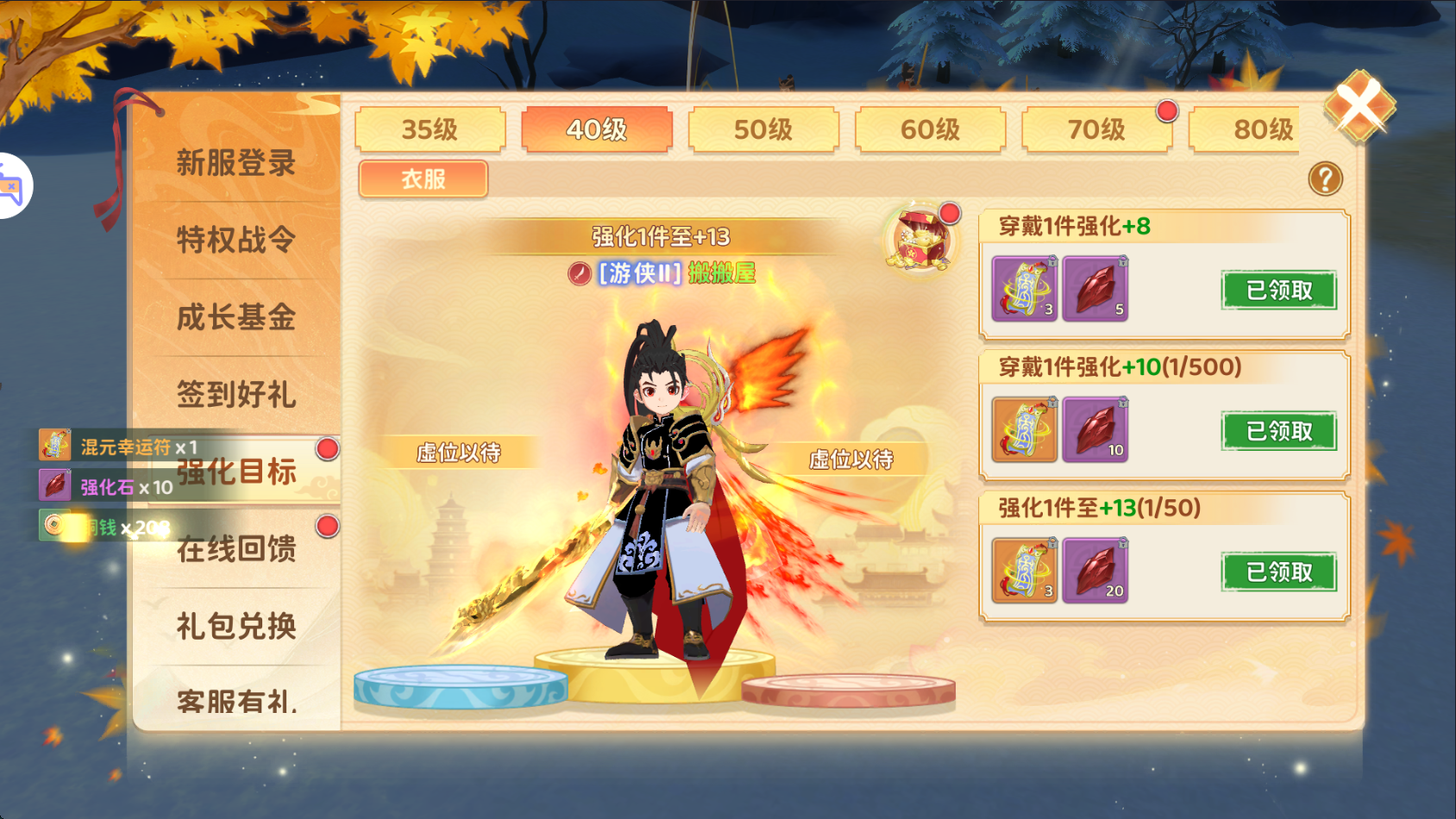This screenshot has width=1456, height=819.
Task: Close the event panel with the X
Action: [x=1359, y=107]
